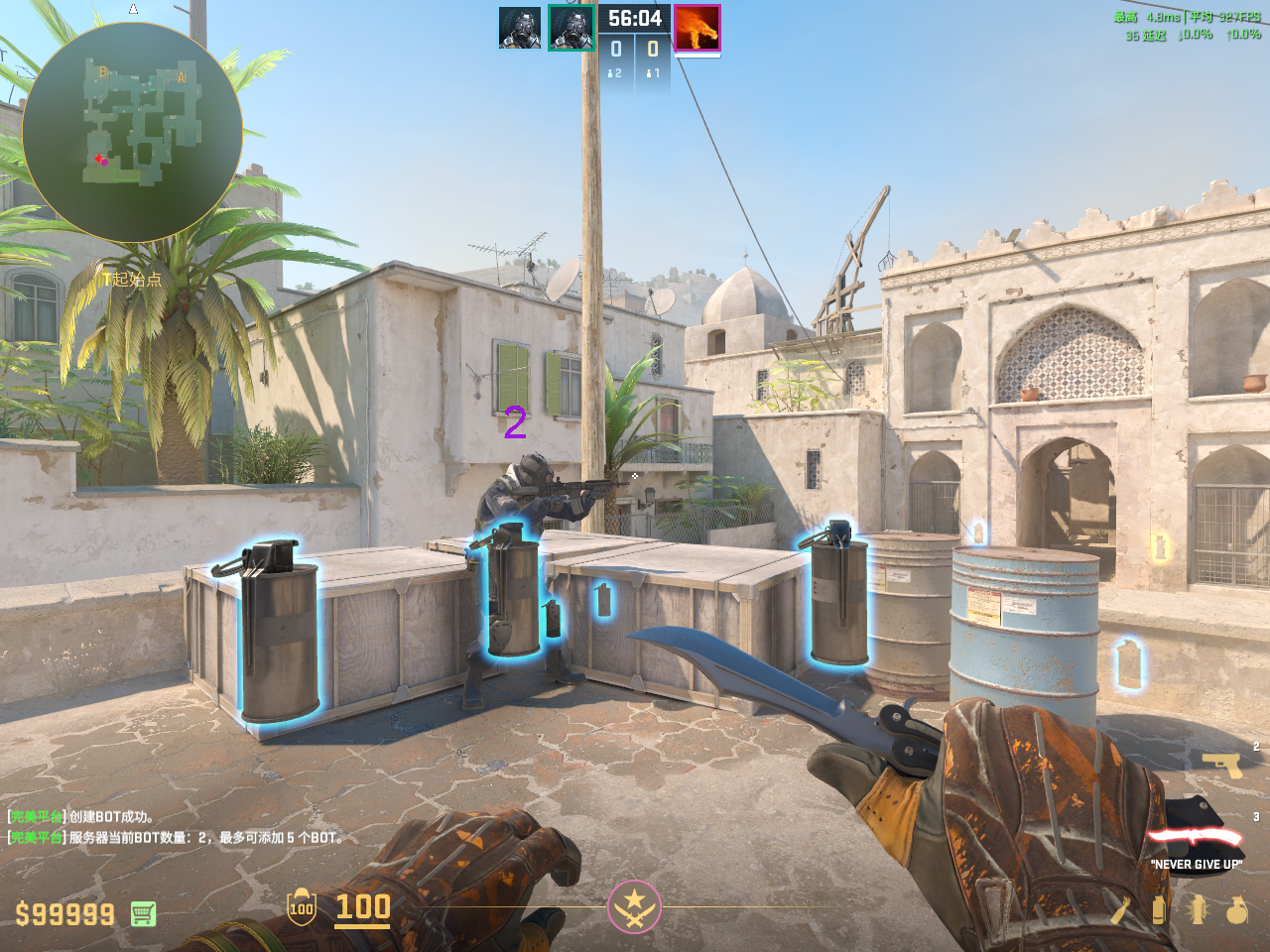Choose the flashbang grenade icon
The height and width of the screenshot is (952, 1270).
pyautogui.click(x=1198, y=909)
